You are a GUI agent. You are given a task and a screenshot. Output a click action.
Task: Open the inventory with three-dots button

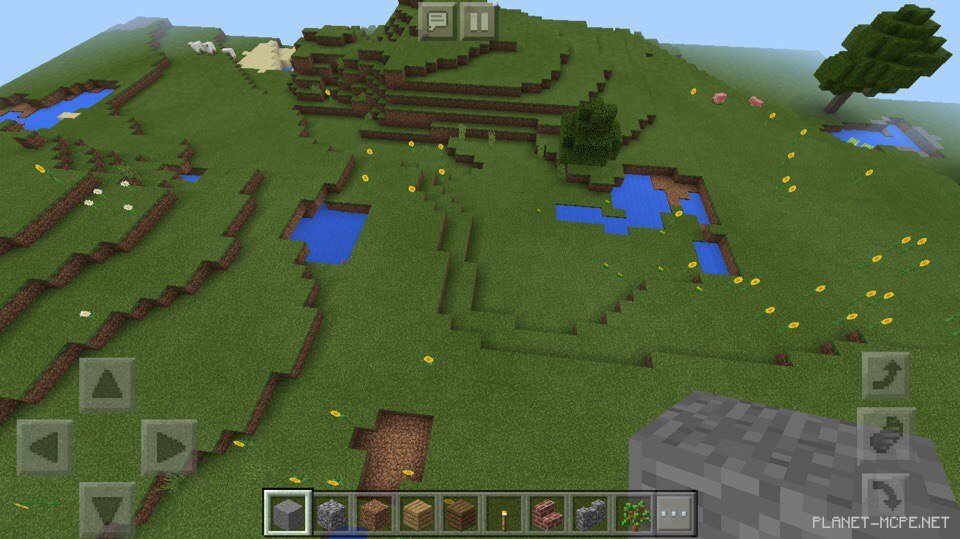676,514
